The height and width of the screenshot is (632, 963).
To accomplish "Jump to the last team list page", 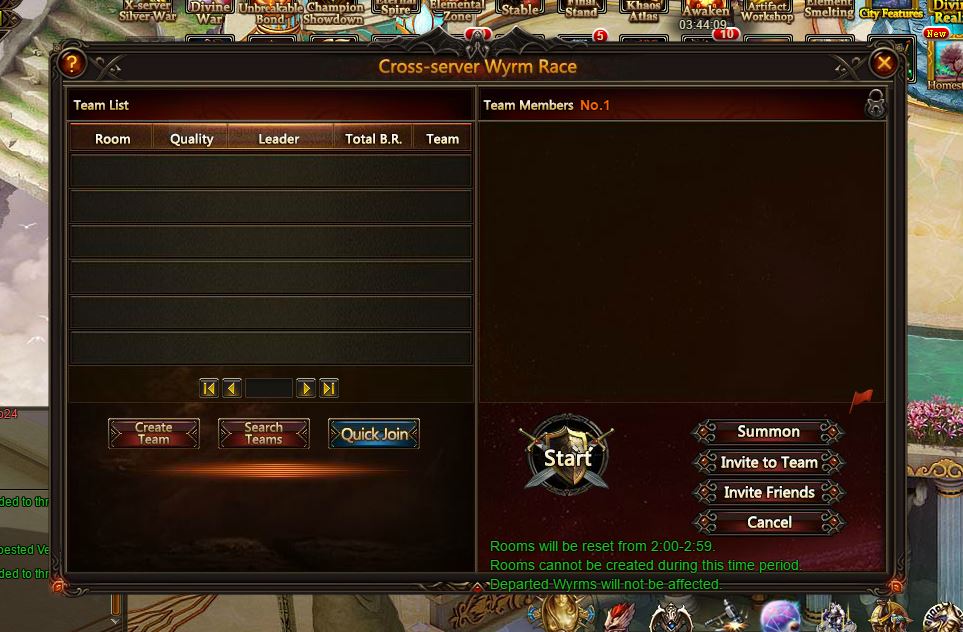I will pos(329,388).
